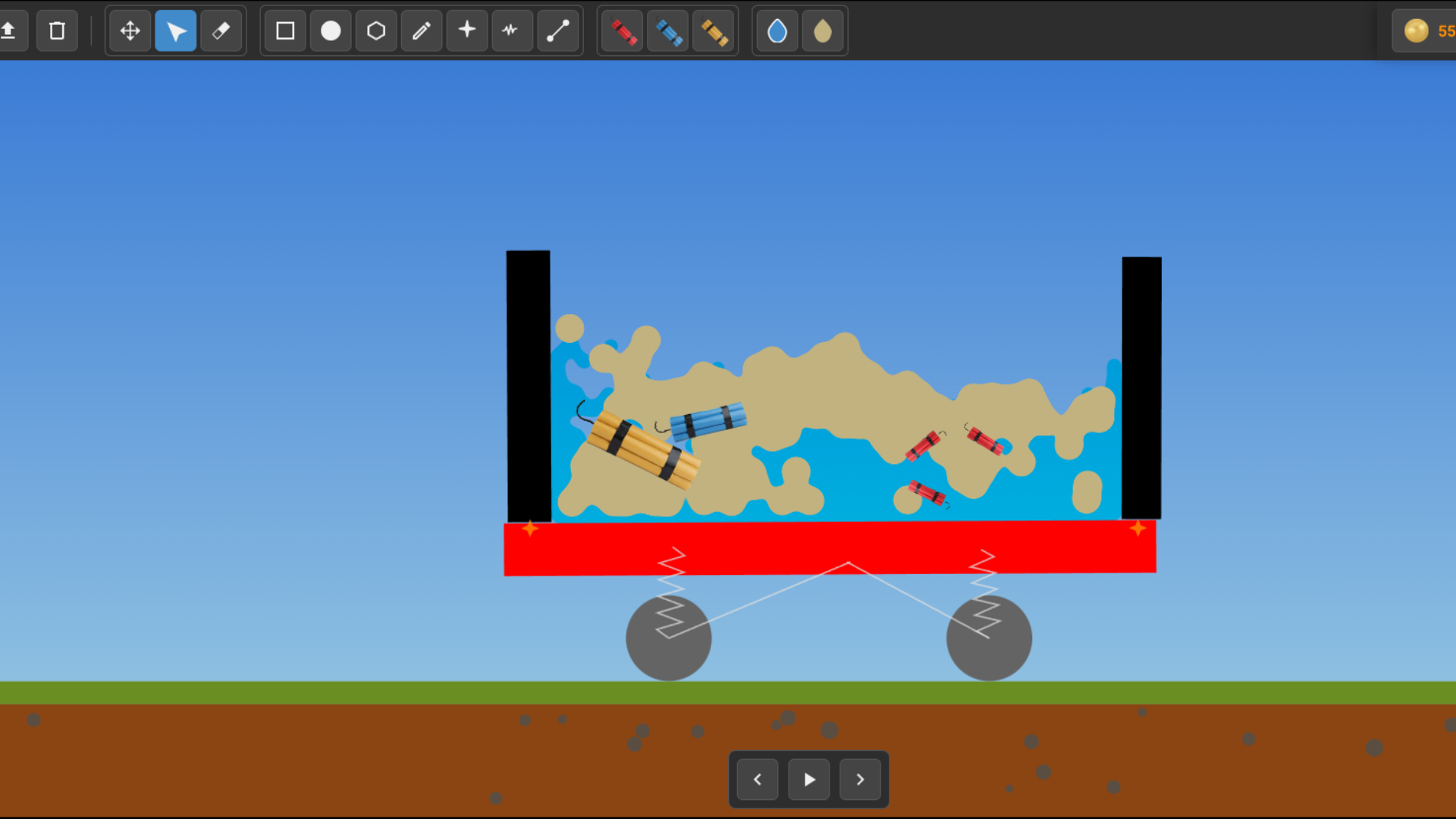The height and width of the screenshot is (819, 1456).
Task: Choose the polygon shape tool
Action: (x=376, y=31)
